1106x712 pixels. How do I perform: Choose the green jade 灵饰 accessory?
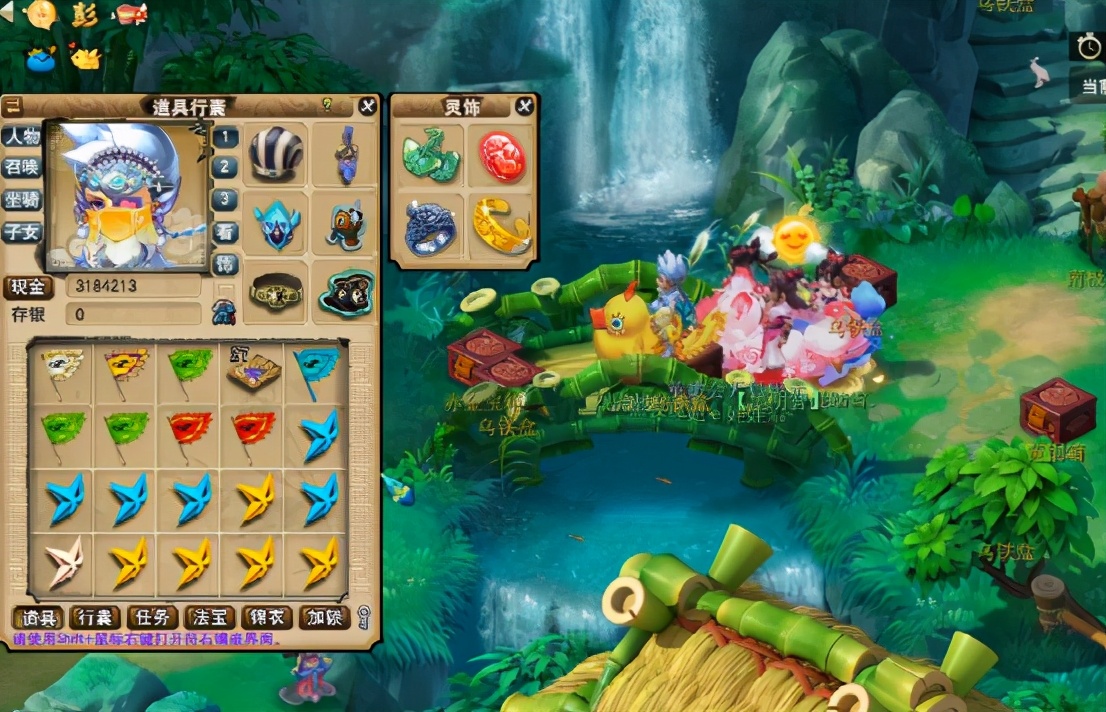click(430, 155)
